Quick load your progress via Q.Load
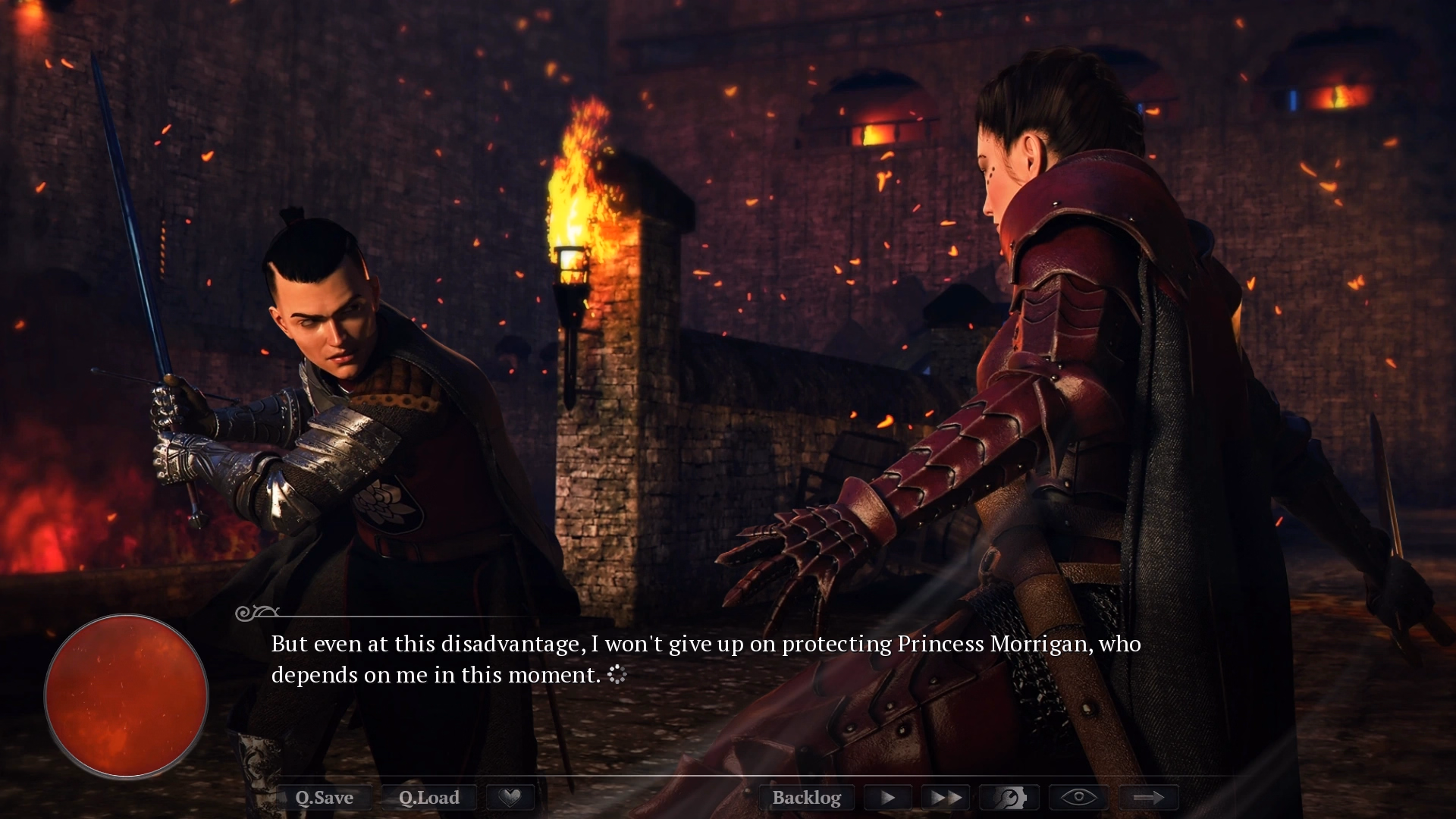The height and width of the screenshot is (819, 1456). point(429,797)
